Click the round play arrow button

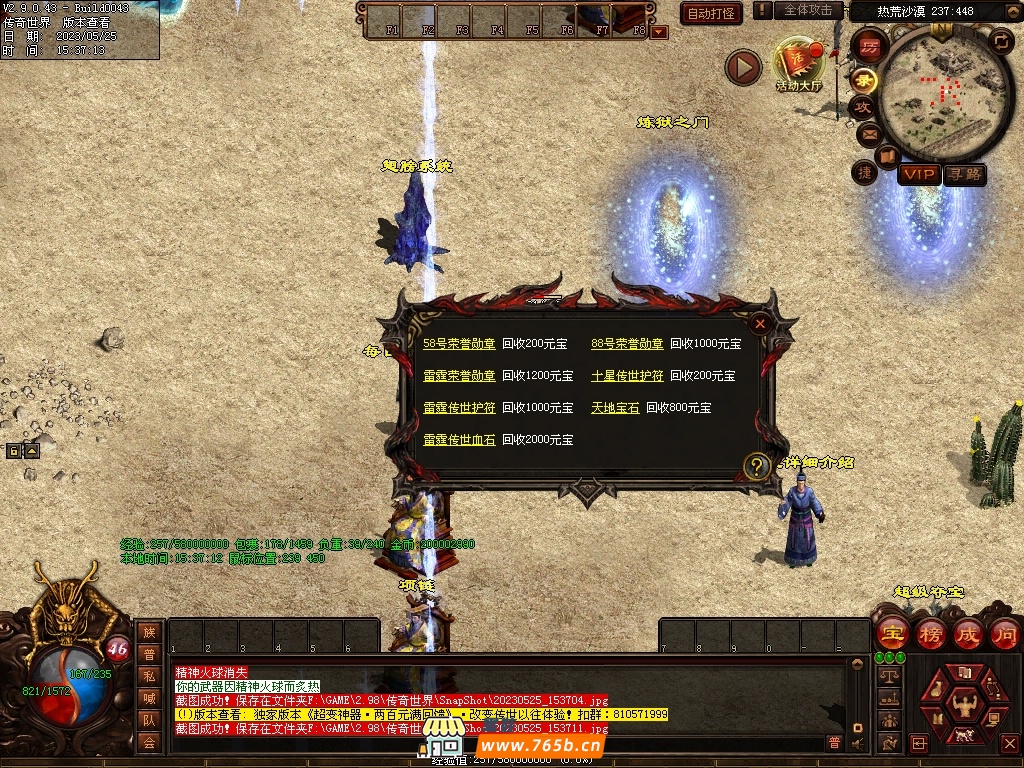[743, 67]
